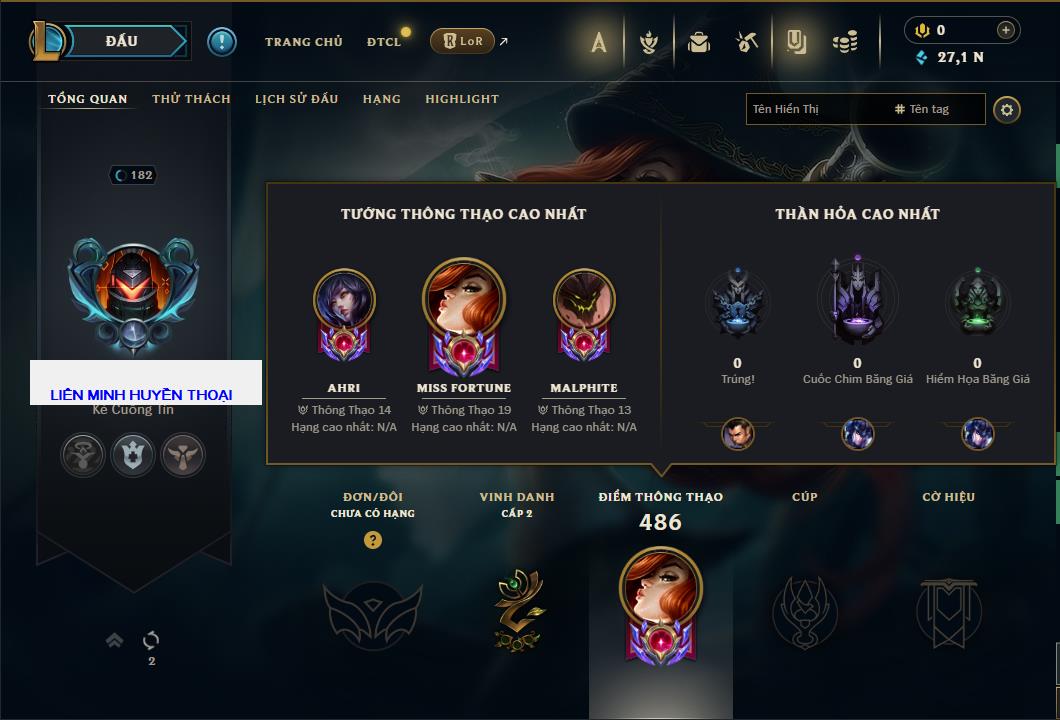Viewport: 1060px width, 720px height.
Task: Open profile settings gear icon
Action: [1007, 109]
